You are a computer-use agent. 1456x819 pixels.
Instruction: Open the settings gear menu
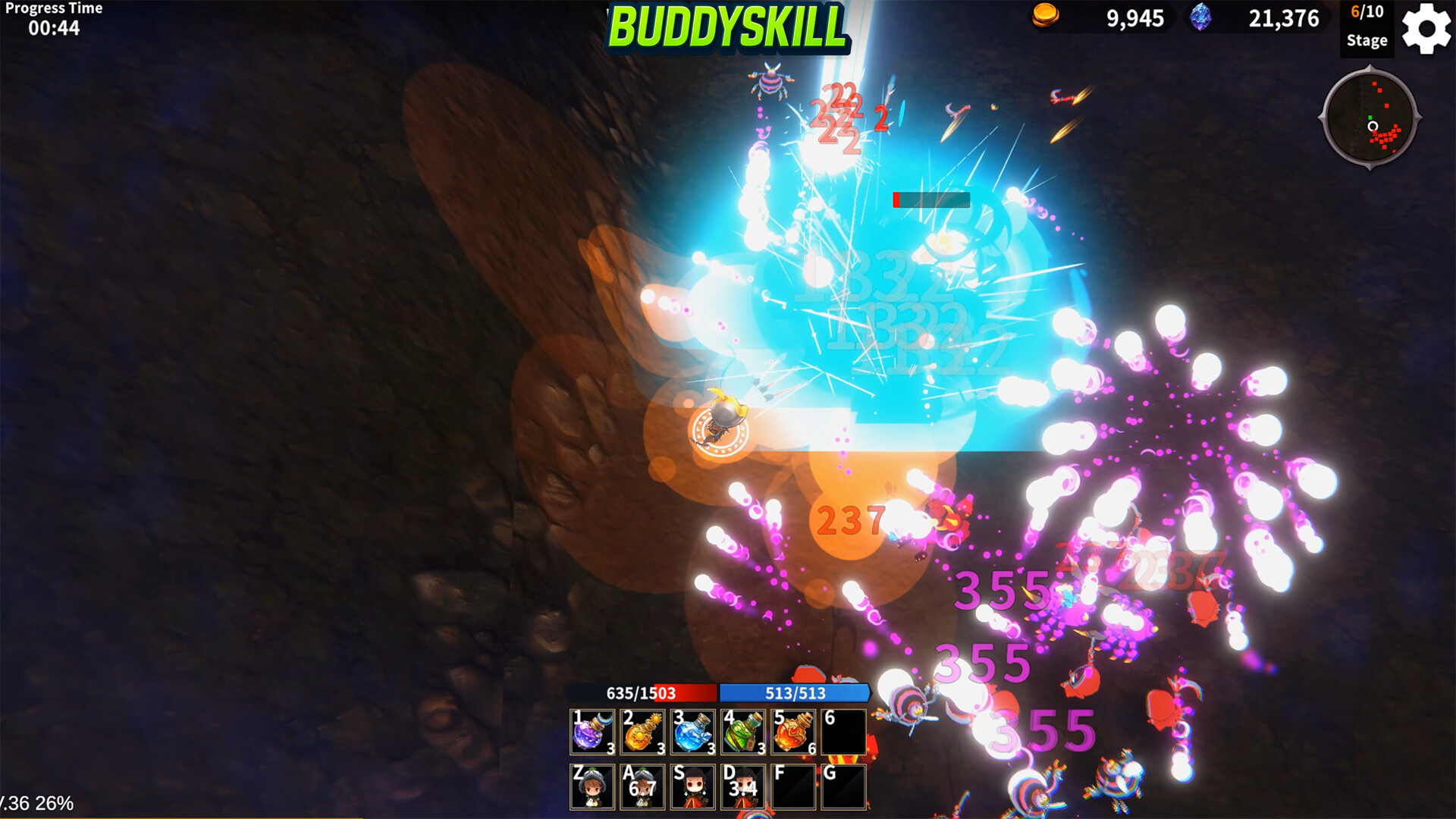coord(1425,29)
